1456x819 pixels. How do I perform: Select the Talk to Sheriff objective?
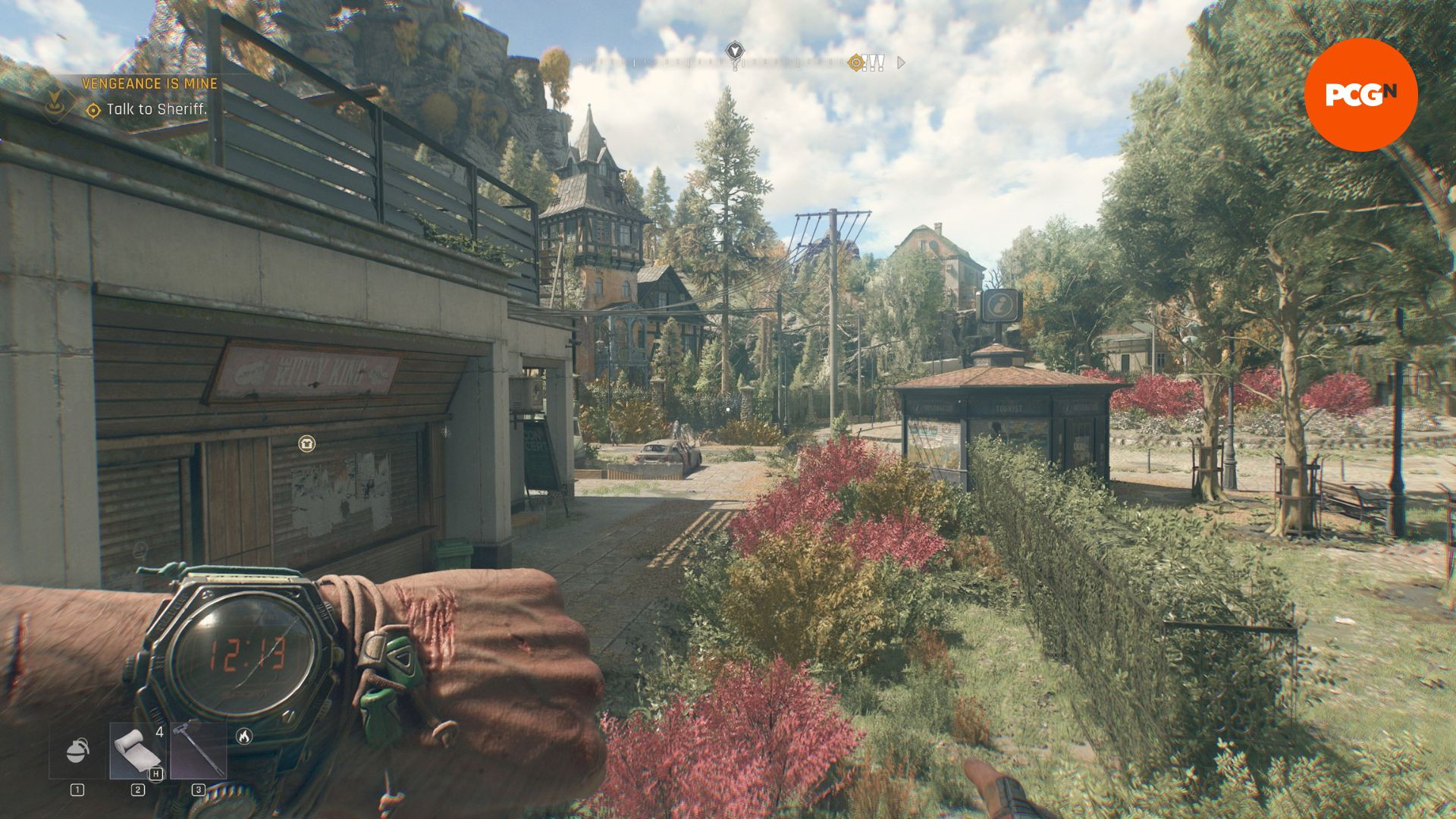click(x=155, y=109)
